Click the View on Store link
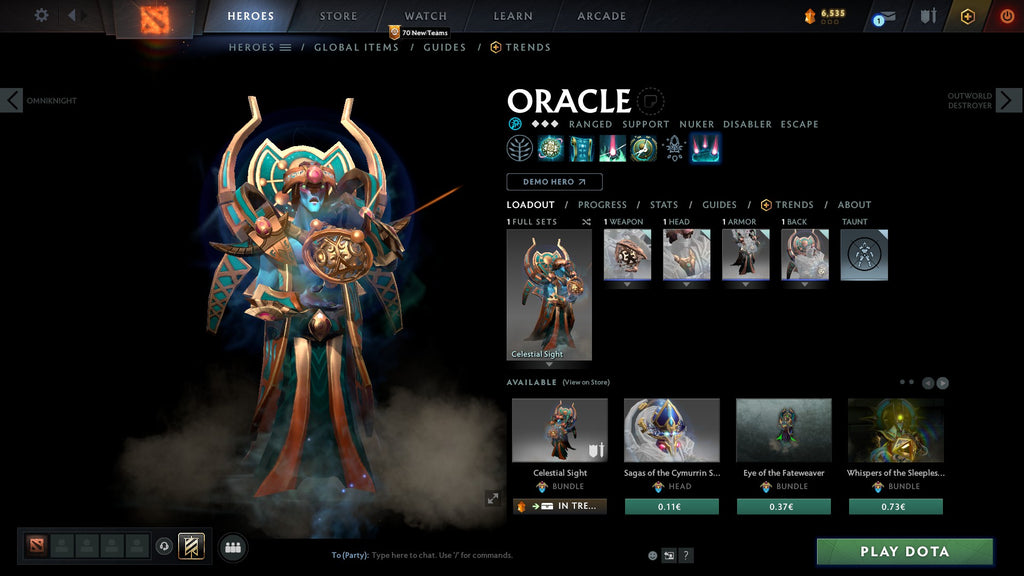Screen dimensions: 1024x576 (x=586, y=382)
